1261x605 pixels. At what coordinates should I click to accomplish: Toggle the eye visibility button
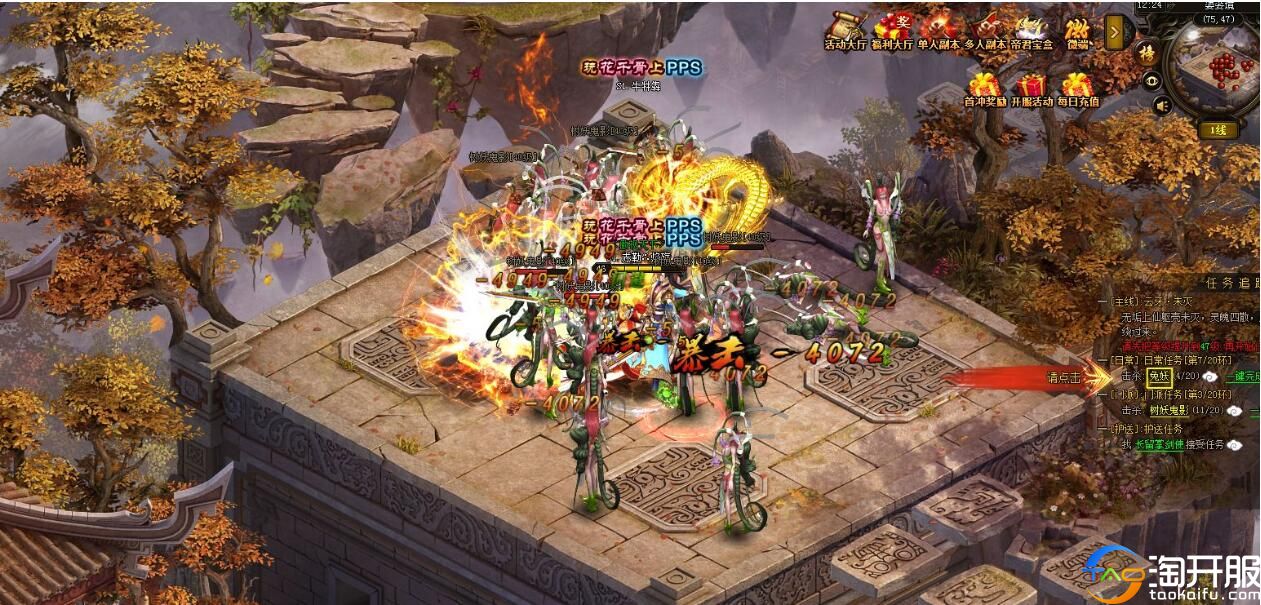click(1153, 81)
